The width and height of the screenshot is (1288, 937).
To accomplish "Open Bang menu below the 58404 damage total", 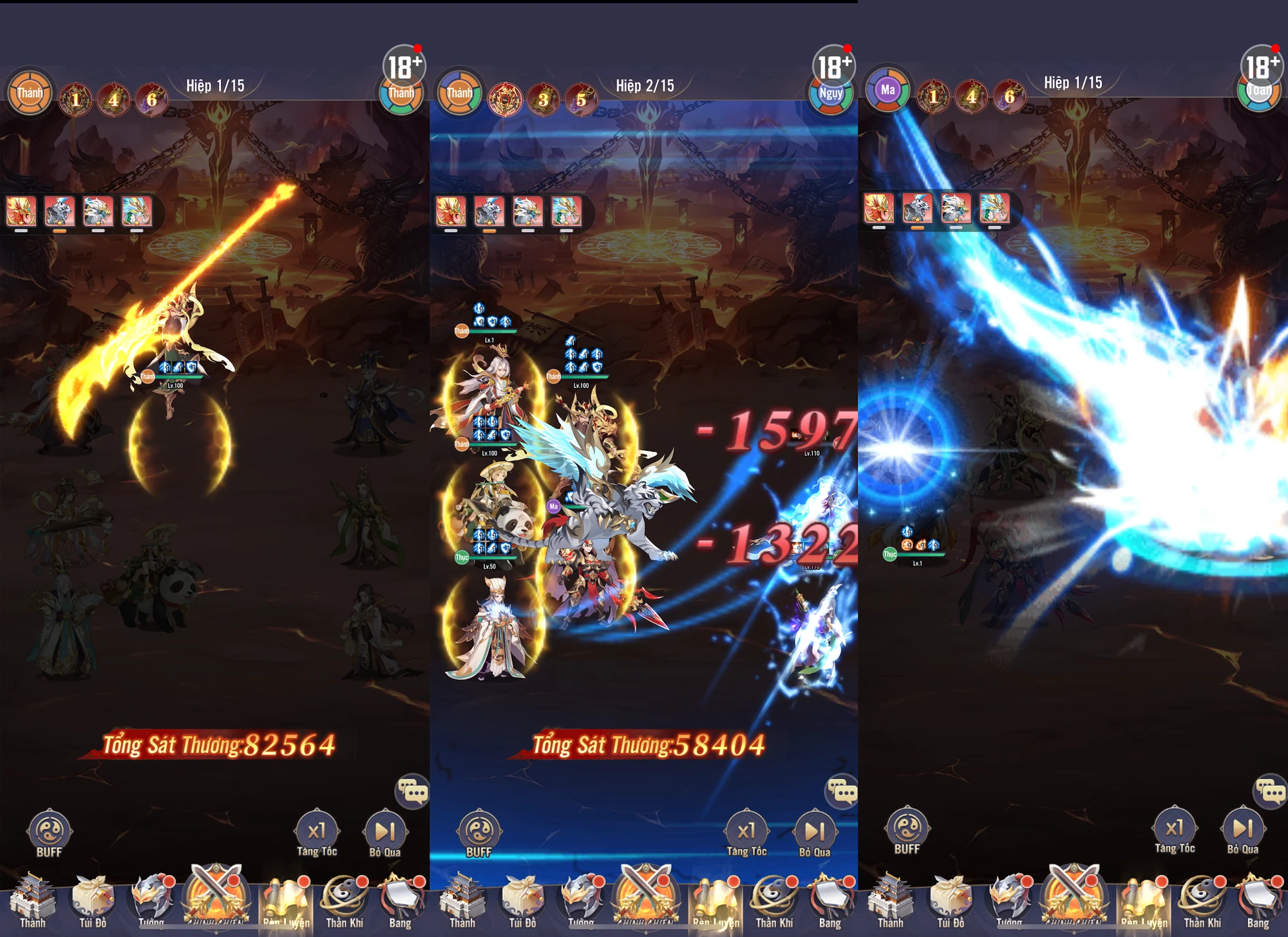I will click(829, 902).
